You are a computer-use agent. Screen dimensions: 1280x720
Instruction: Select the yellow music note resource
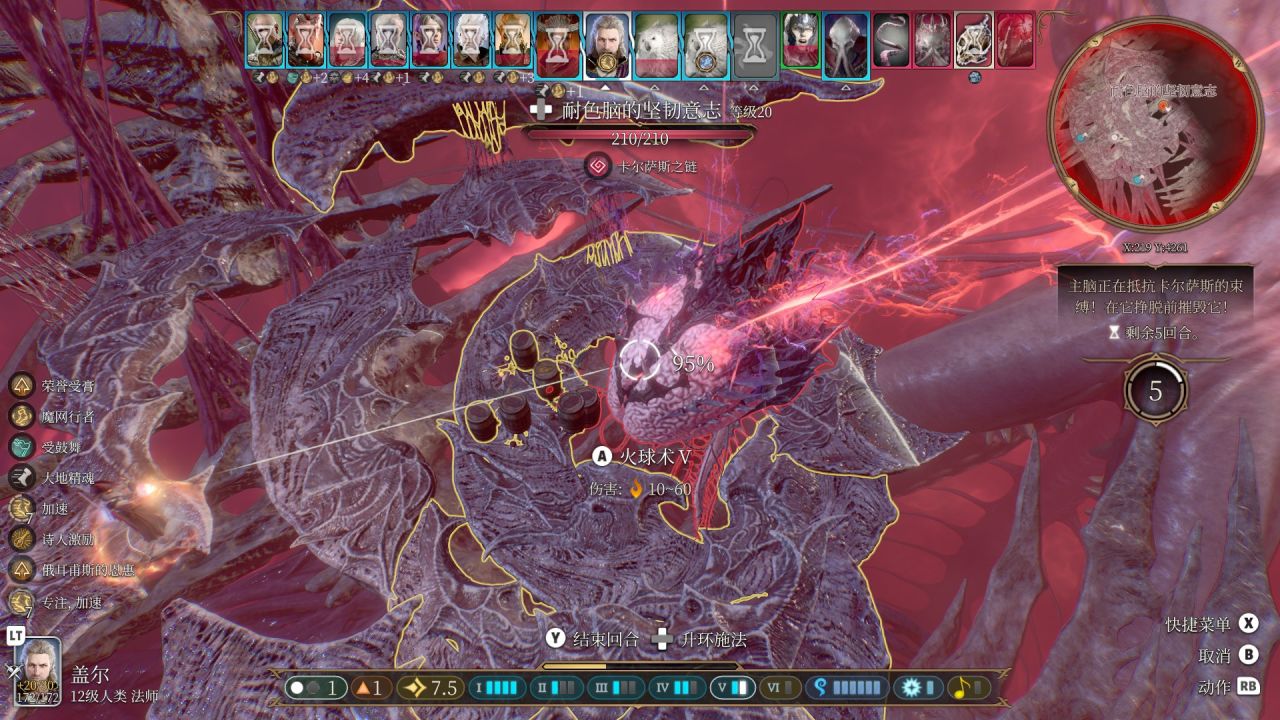tap(967, 688)
